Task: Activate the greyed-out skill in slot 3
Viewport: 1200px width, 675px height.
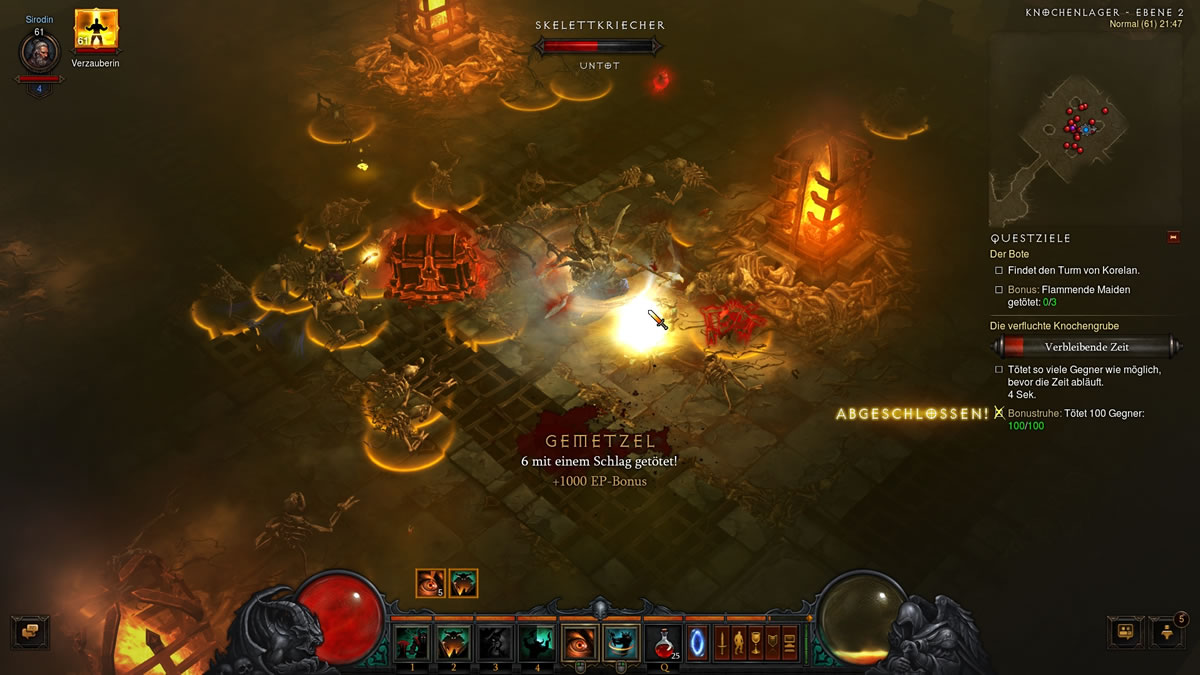Action: click(x=495, y=643)
